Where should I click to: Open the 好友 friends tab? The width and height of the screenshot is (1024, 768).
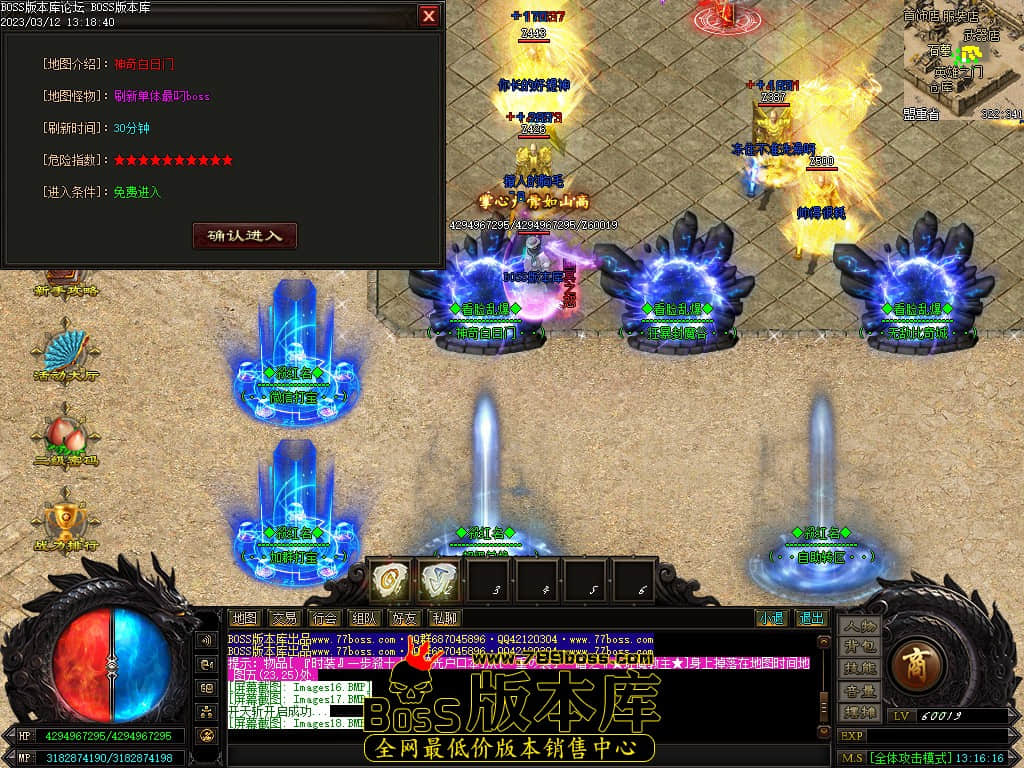(404, 619)
